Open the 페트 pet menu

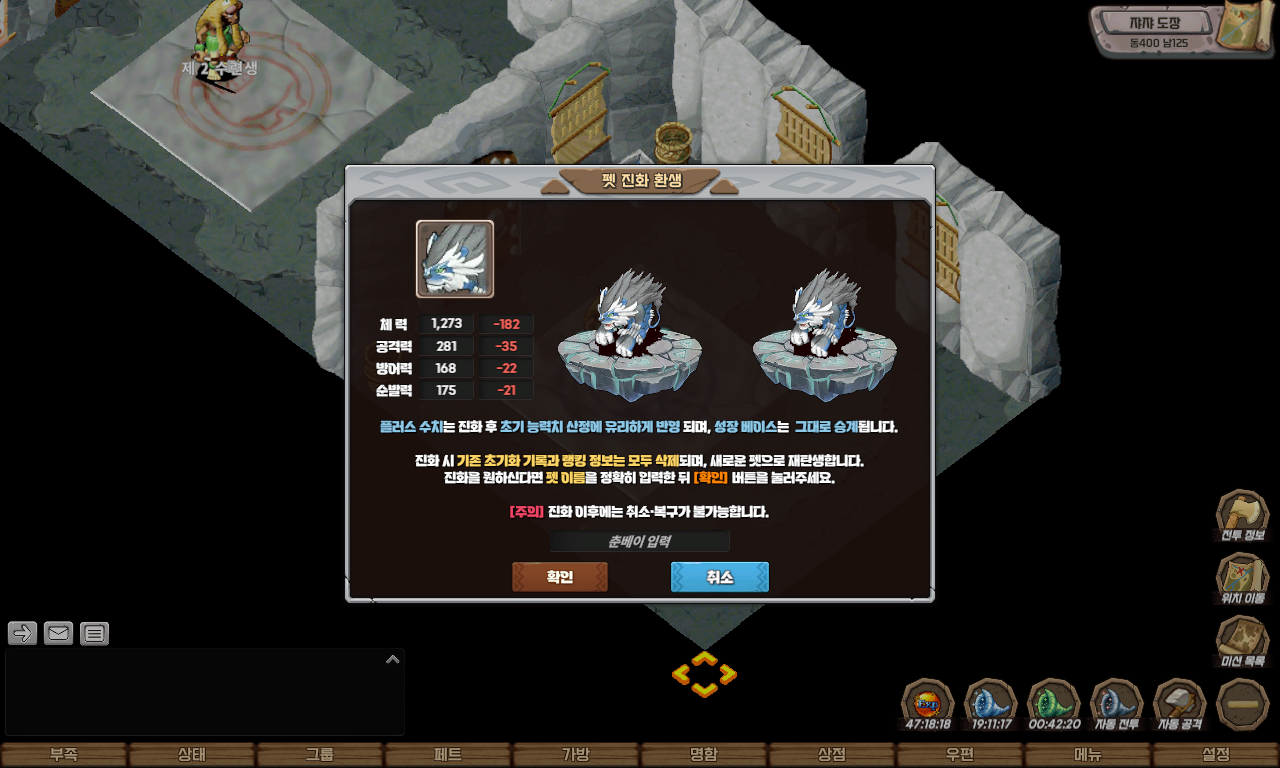[x=448, y=755]
